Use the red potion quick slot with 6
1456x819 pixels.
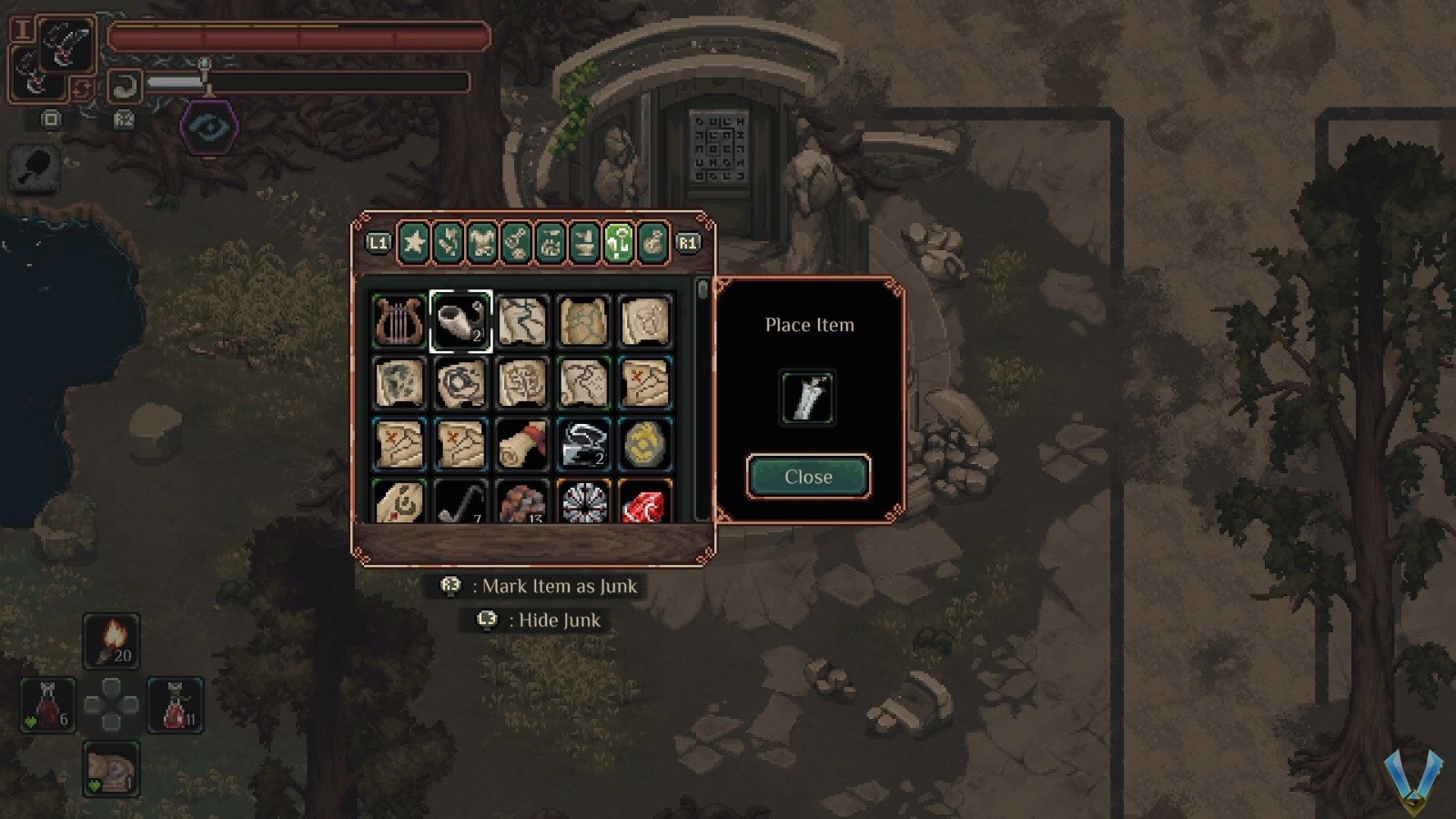pyautogui.click(x=48, y=705)
